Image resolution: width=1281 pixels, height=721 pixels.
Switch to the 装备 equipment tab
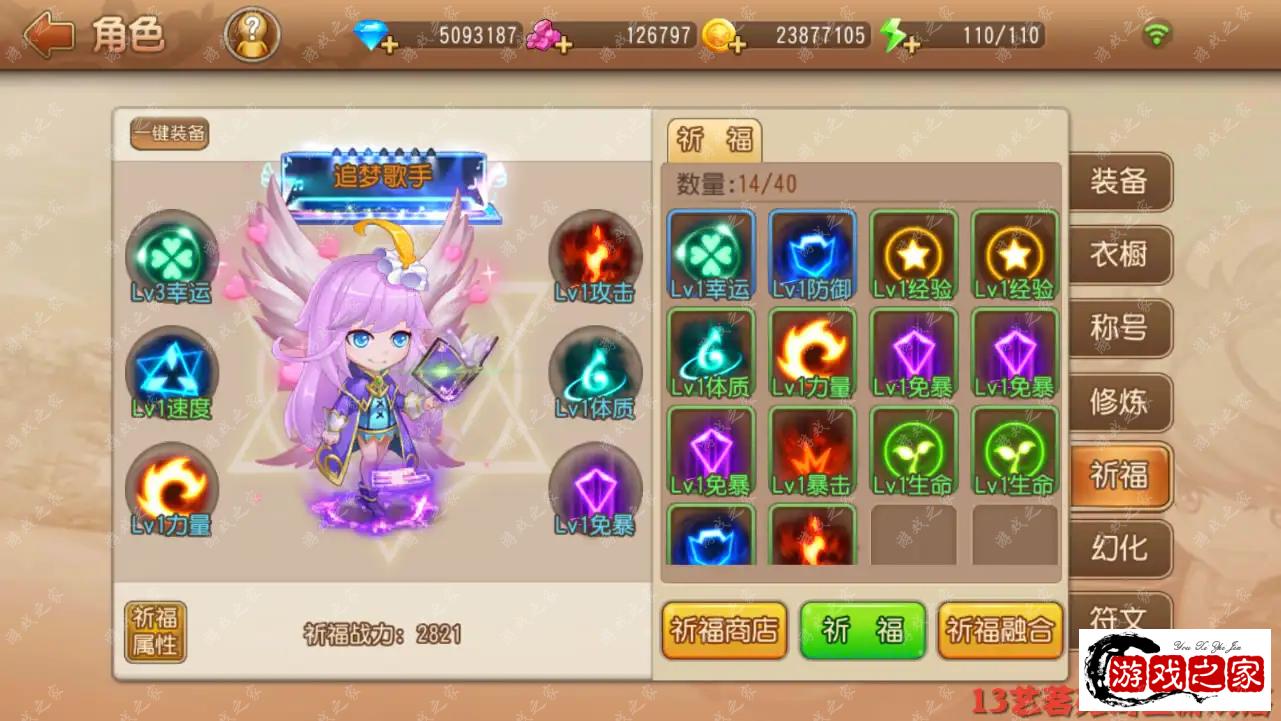click(x=1118, y=182)
